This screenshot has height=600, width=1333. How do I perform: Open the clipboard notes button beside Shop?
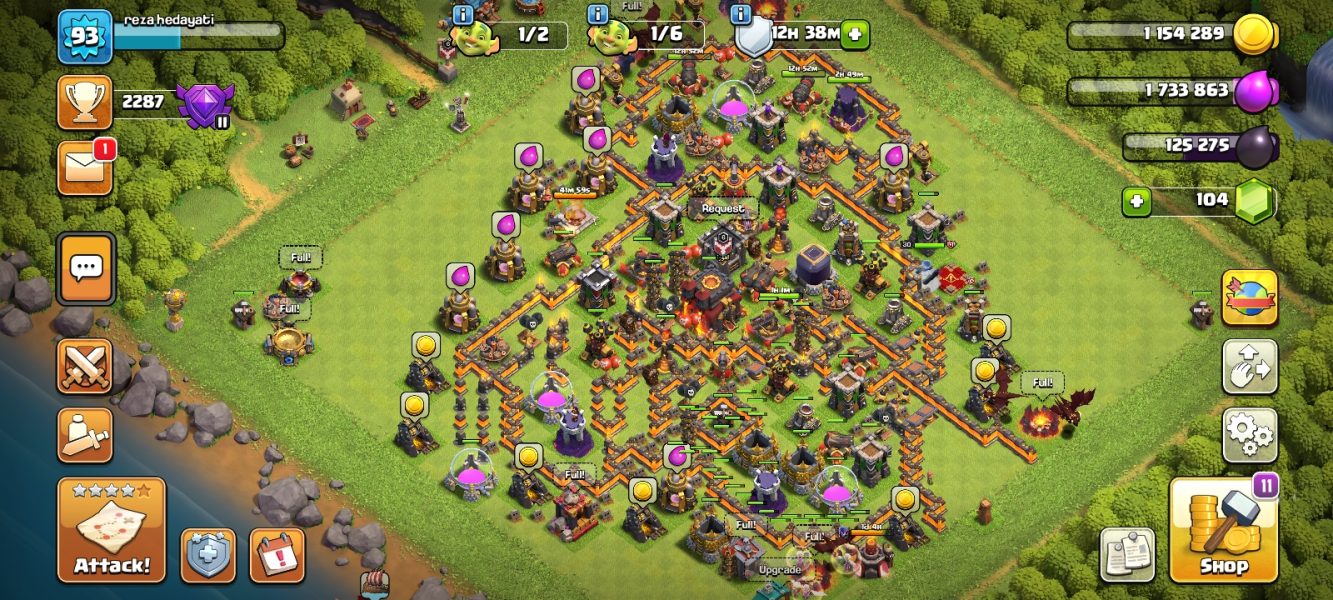[x=1128, y=554]
